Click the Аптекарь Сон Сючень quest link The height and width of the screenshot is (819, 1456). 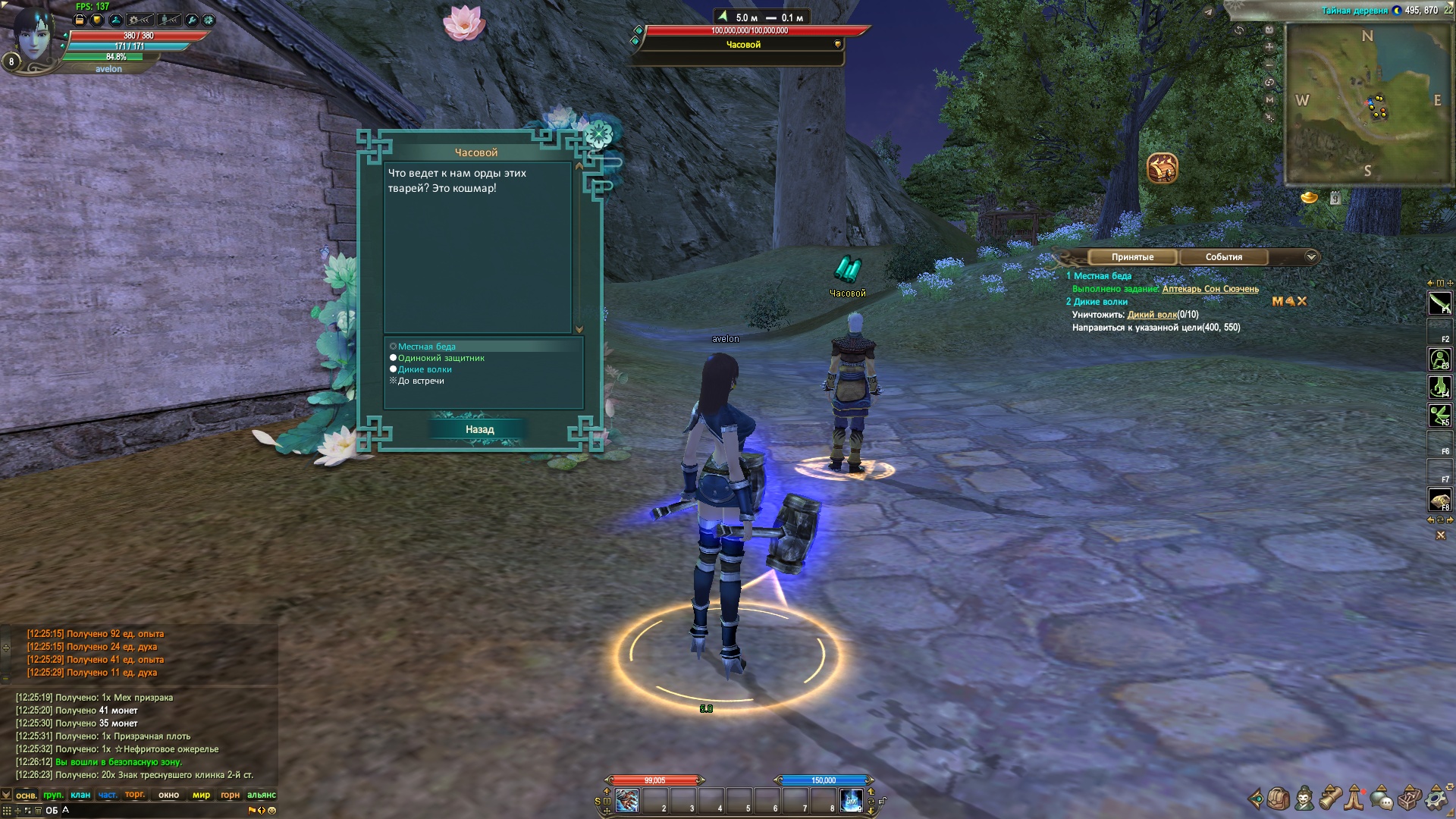(x=1210, y=289)
